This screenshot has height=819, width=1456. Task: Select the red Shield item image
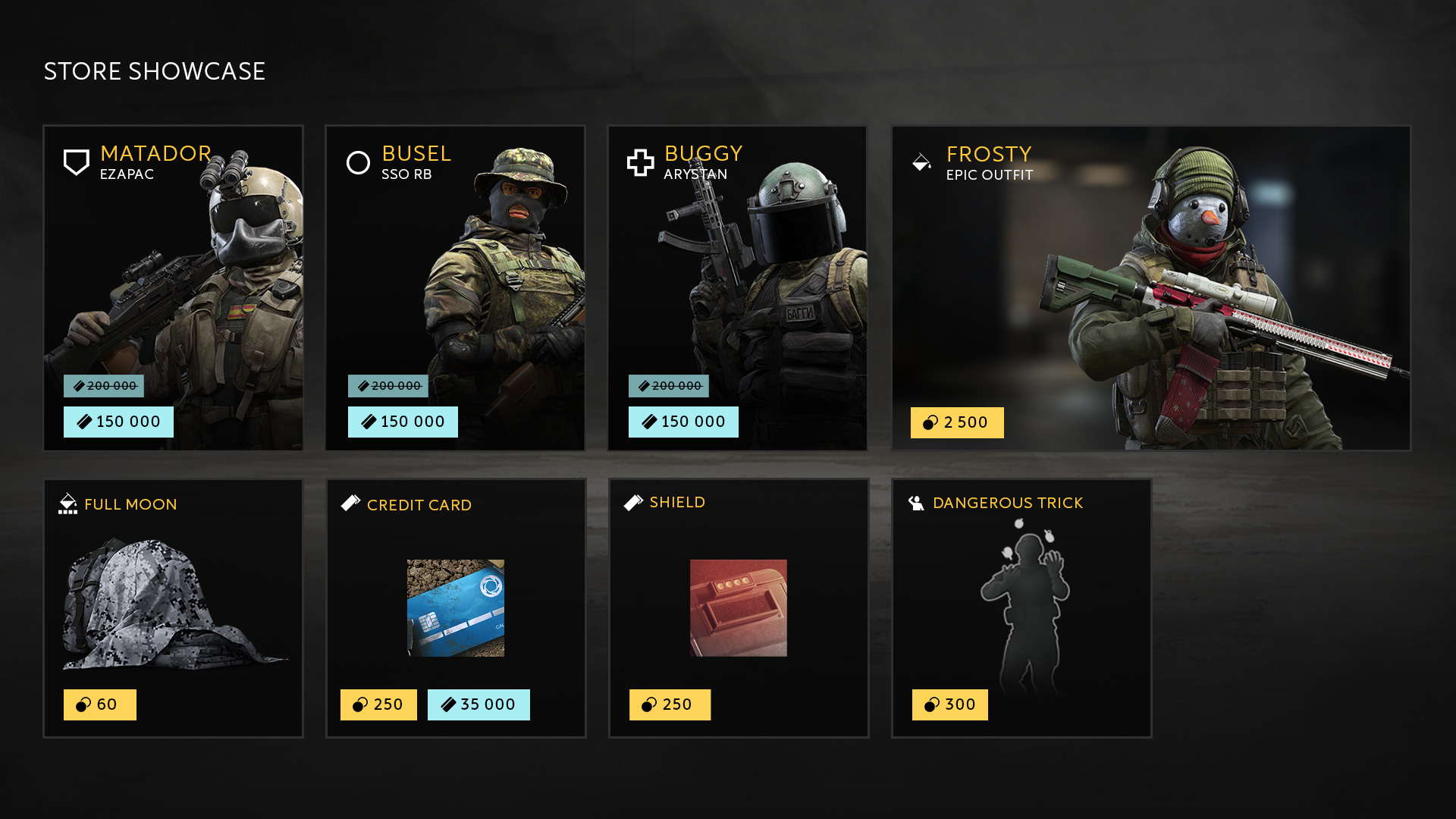(739, 608)
